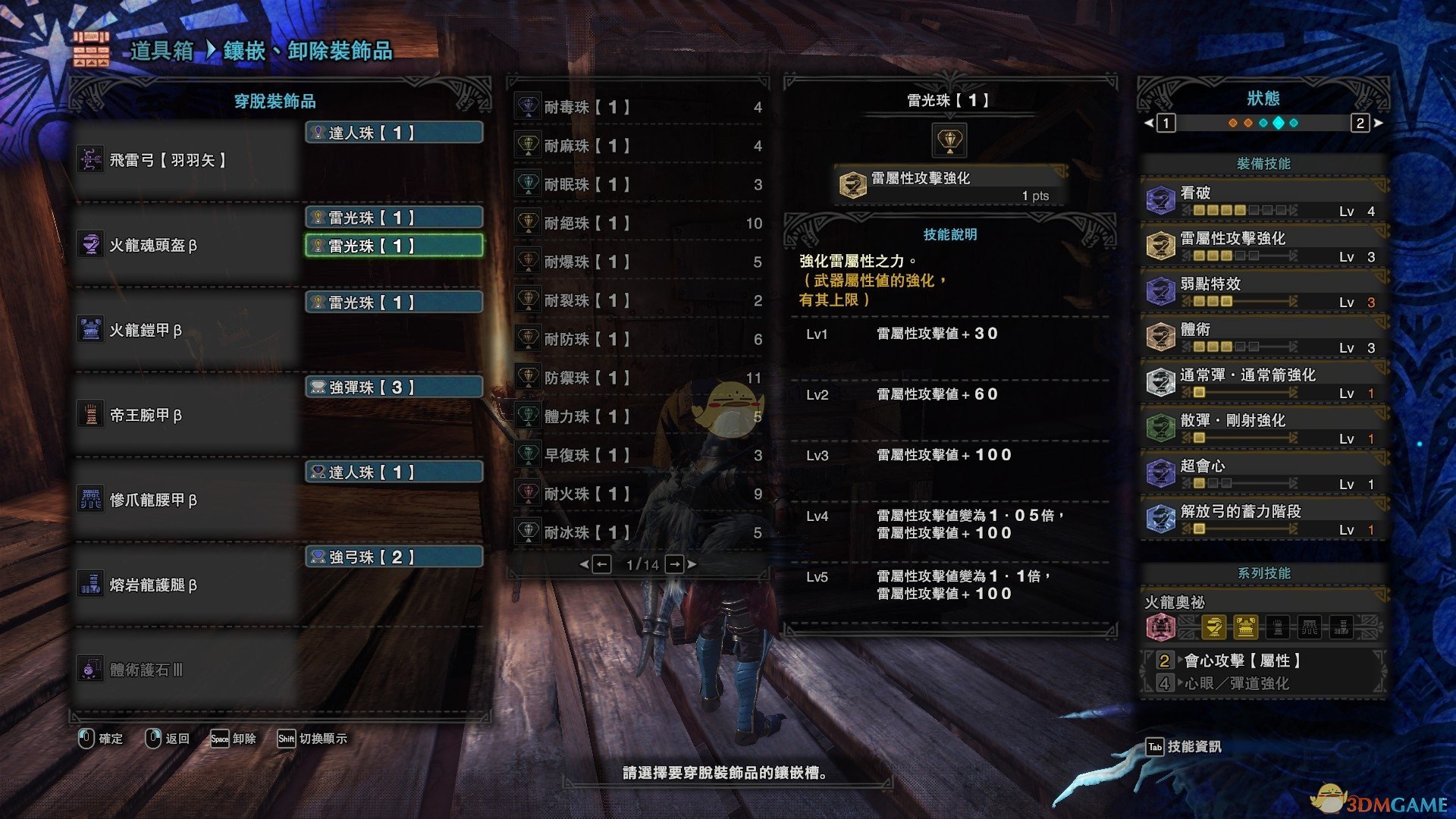The height and width of the screenshot is (819, 1456).
Task: Select the 帝王腕甲β armor row
Action: tap(186, 415)
